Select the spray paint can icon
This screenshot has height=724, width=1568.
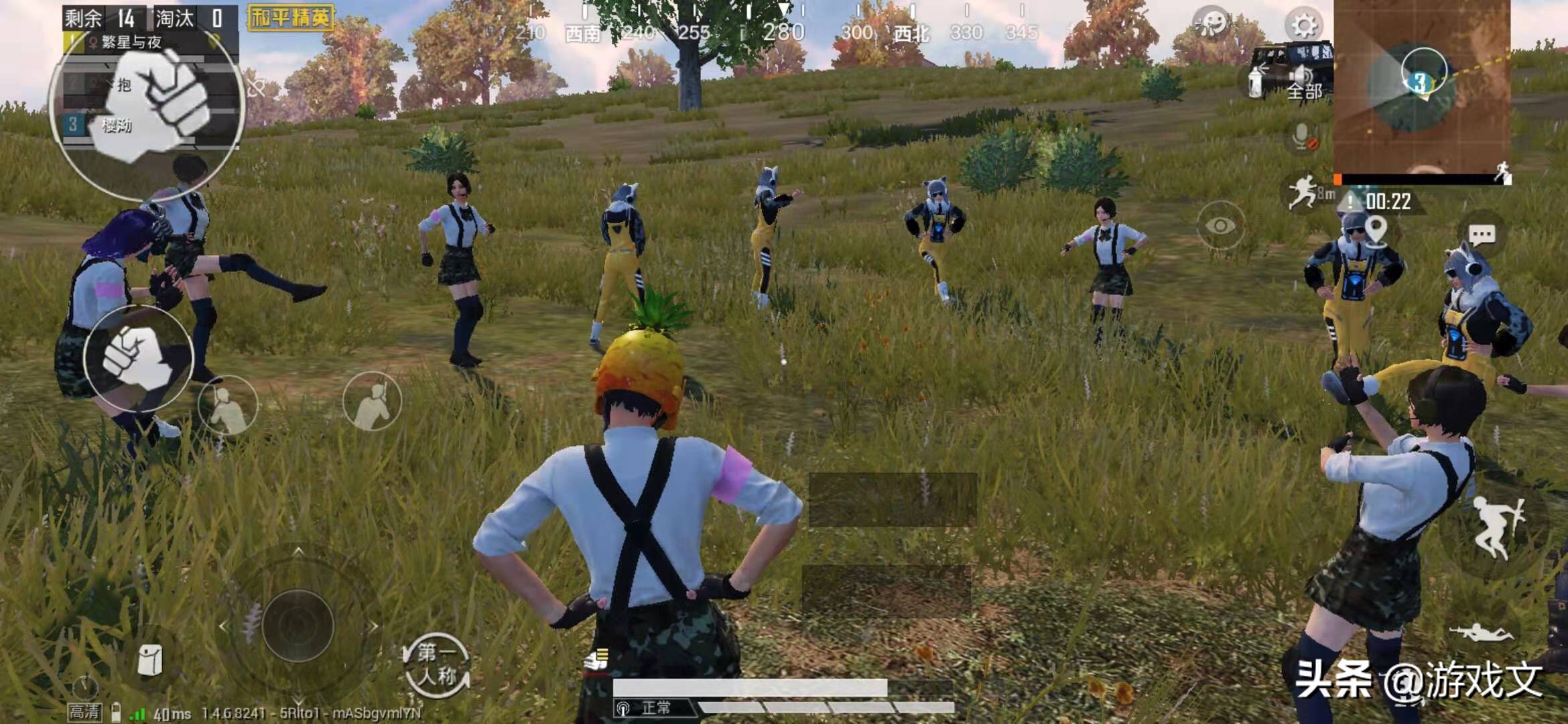click(1254, 82)
